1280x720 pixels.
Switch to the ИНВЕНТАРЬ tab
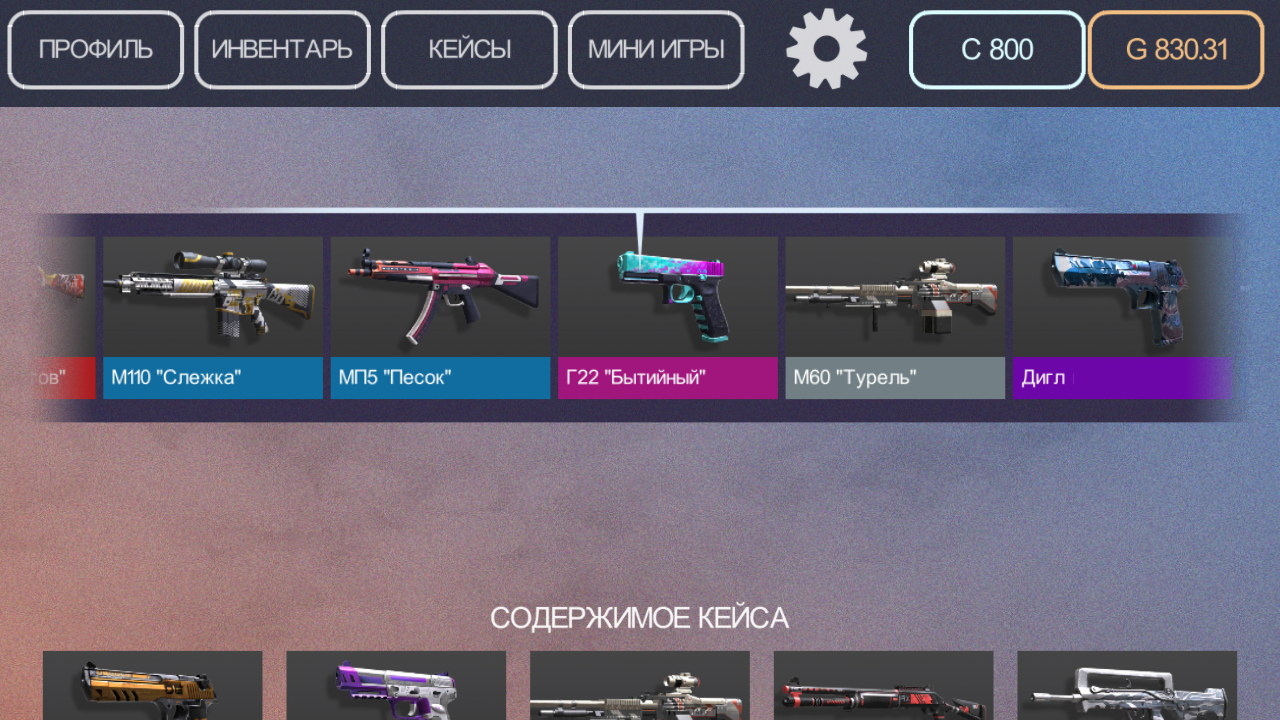pyautogui.click(x=282, y=49)
